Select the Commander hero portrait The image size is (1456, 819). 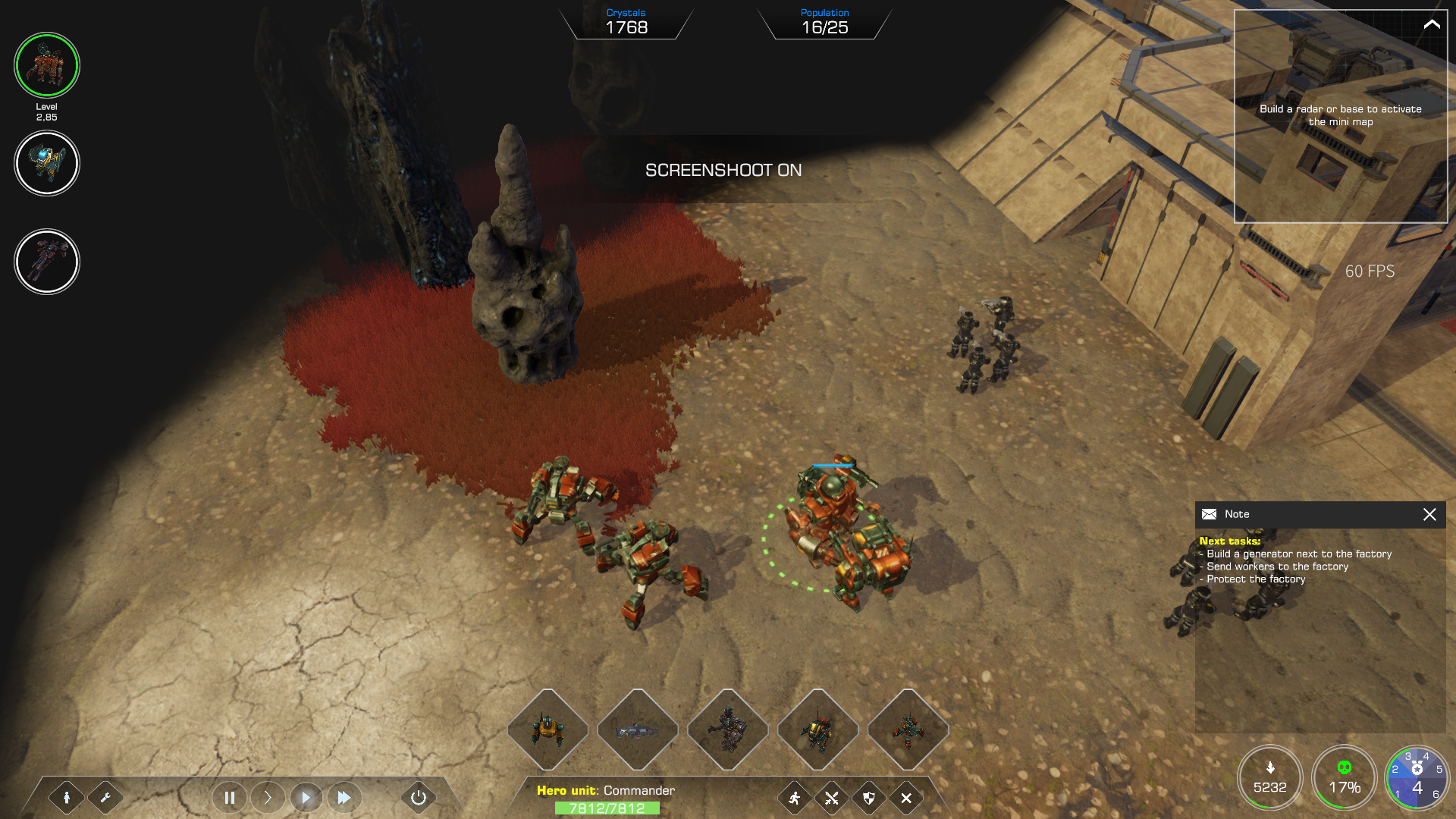[x=47, y=65]
